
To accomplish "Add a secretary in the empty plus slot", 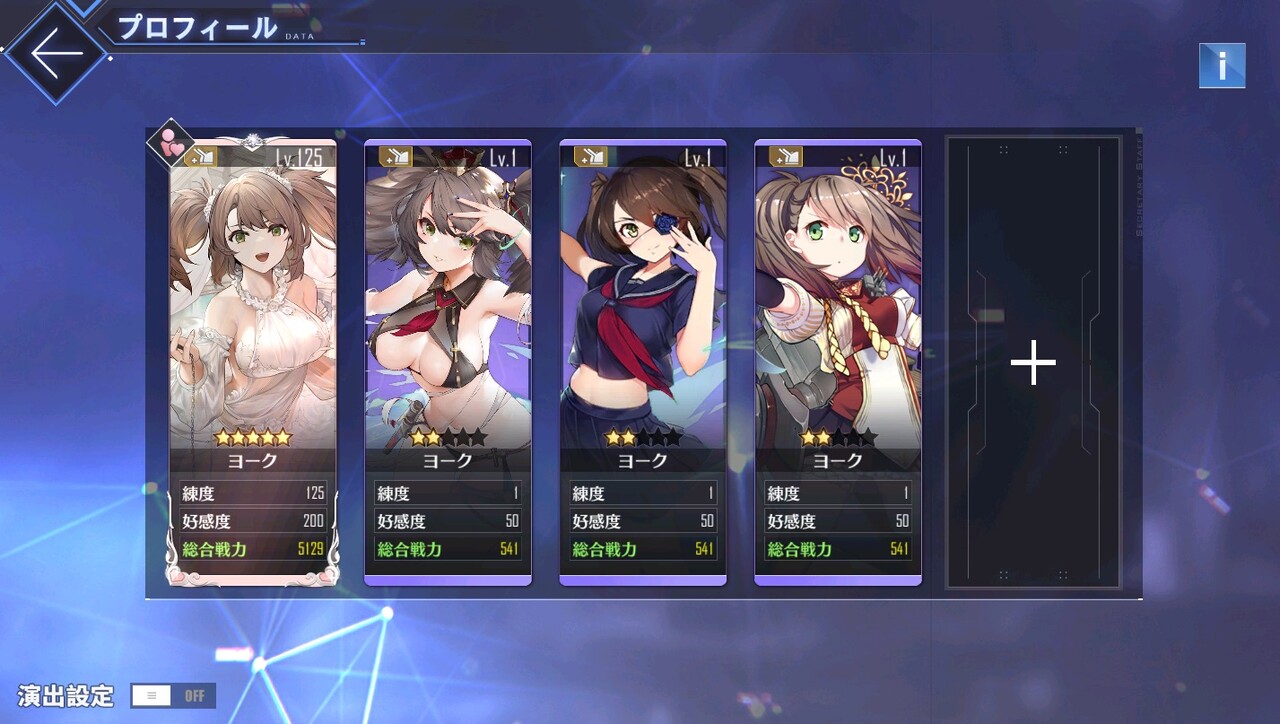I will [x=1033, y=363].
